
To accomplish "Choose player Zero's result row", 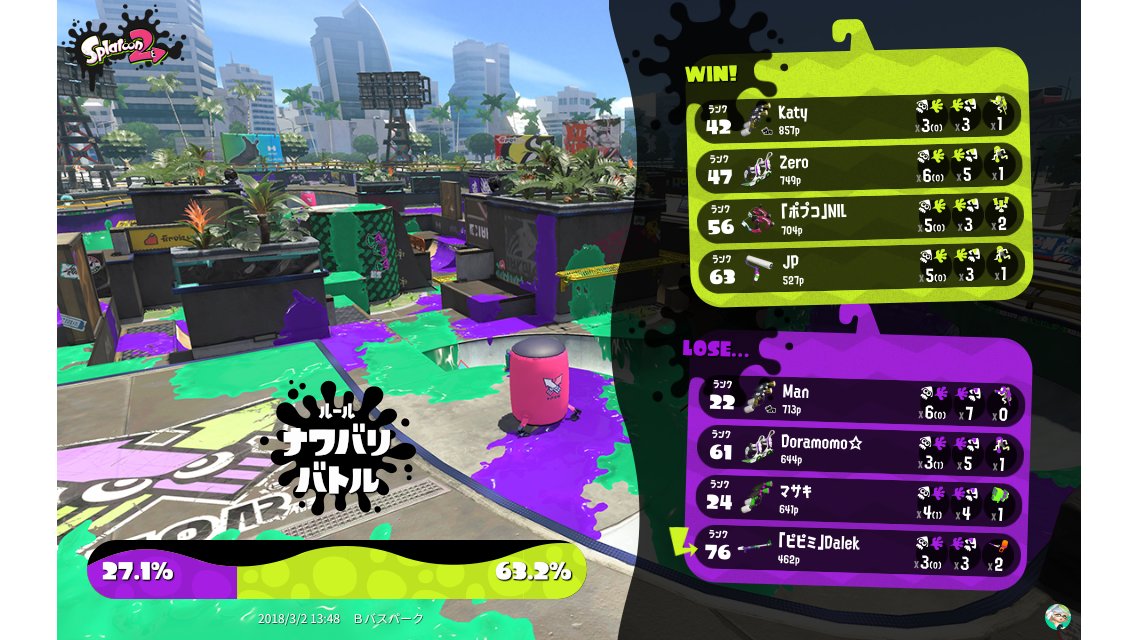I will (x=860, y=167).
